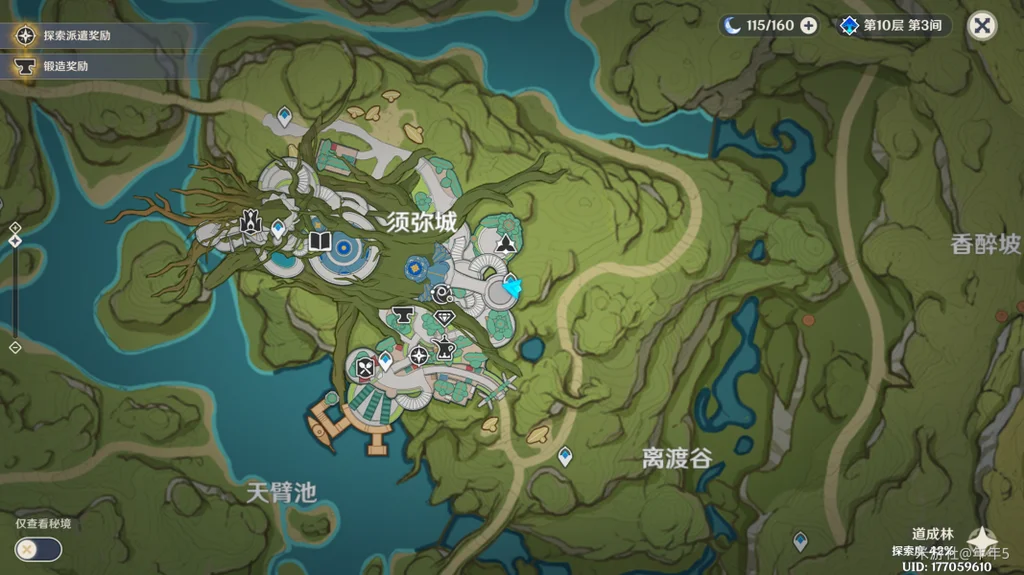The height and width of the screenshot is (575, 1024).
Task: Select the domain marker east of 须弥城
Action: [506, 244]
